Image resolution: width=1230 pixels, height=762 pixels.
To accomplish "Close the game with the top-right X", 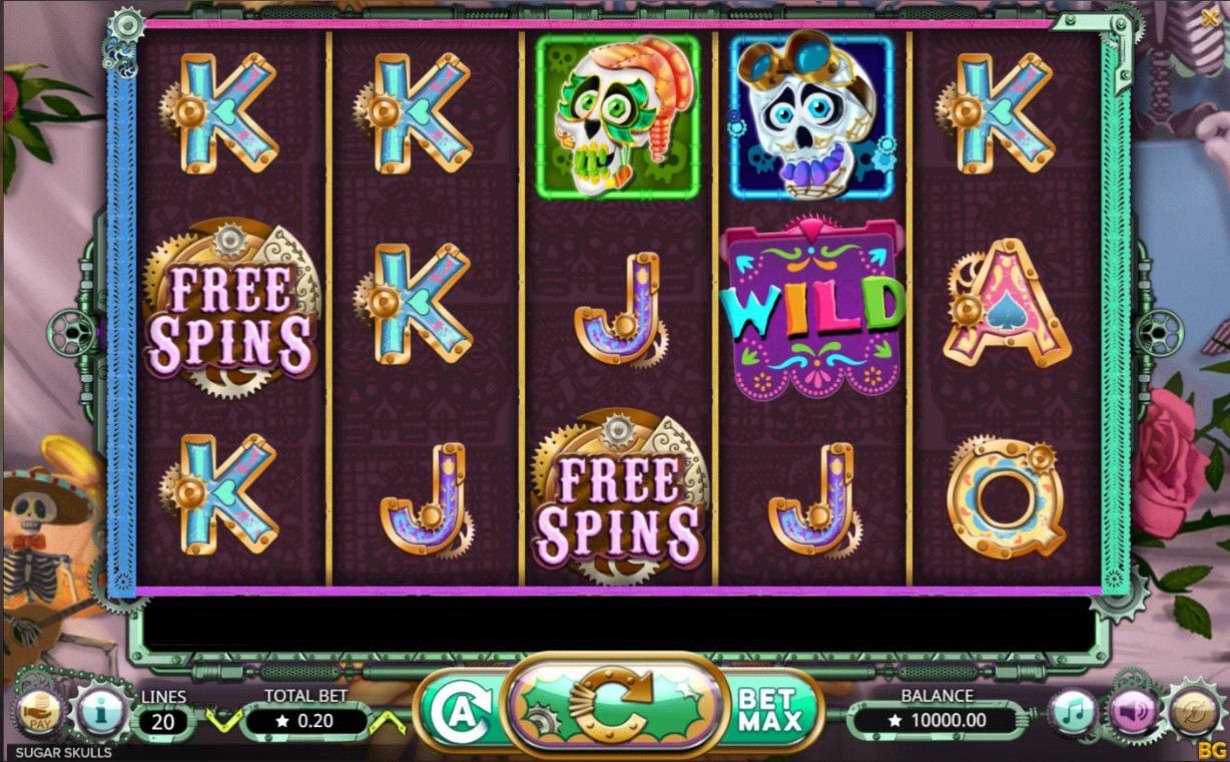I will click(x=1211, y=17).
